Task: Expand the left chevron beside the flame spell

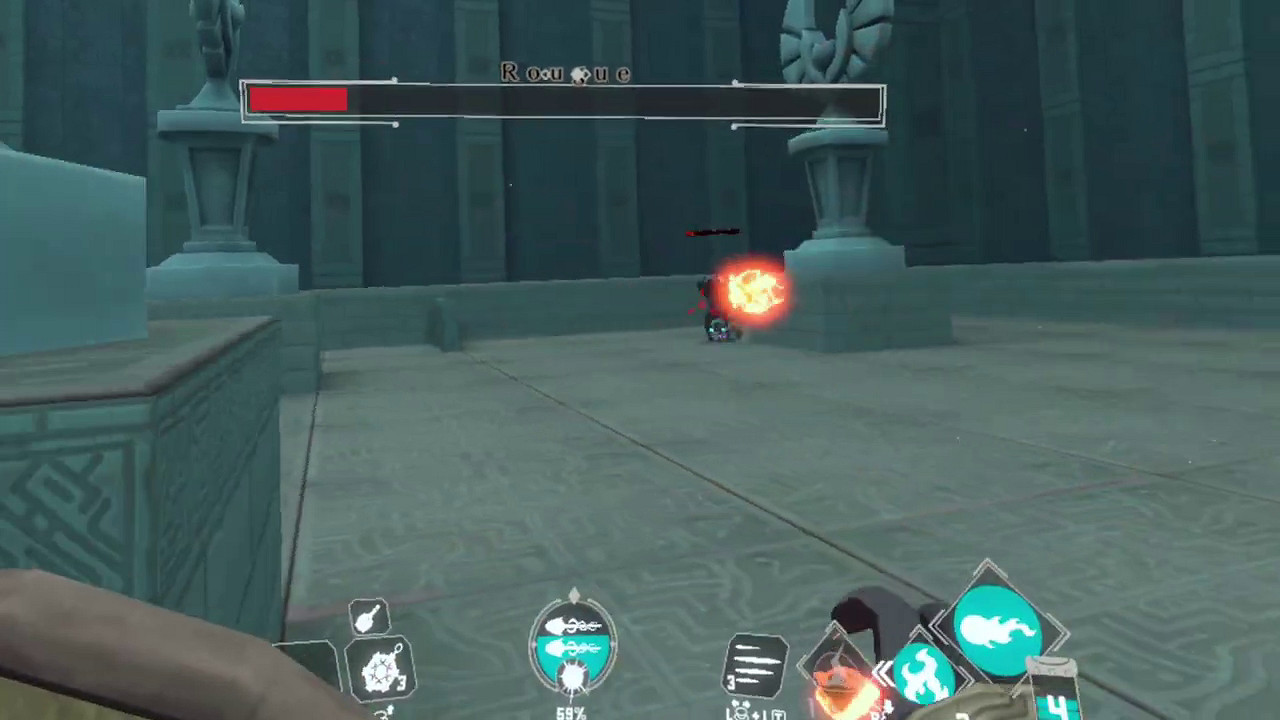Action: tap(881, 674)
